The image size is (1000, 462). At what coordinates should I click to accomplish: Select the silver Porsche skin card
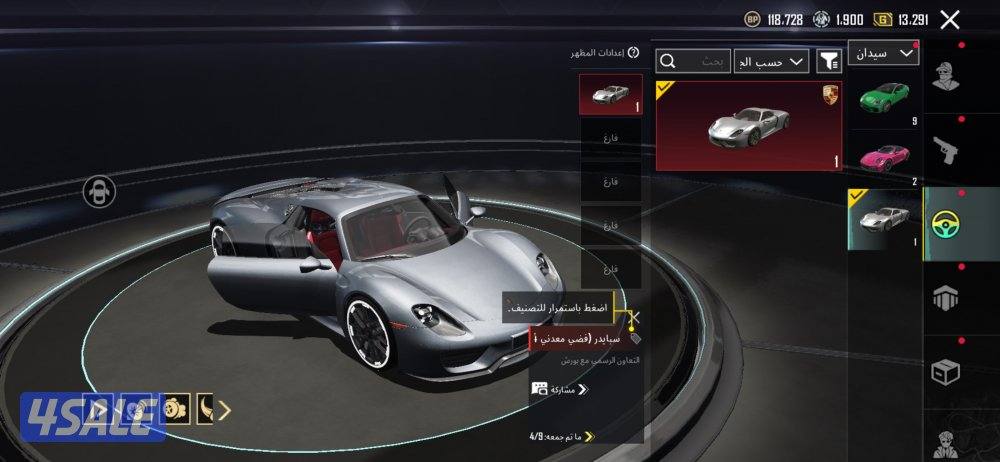click(x=748, y=125)
